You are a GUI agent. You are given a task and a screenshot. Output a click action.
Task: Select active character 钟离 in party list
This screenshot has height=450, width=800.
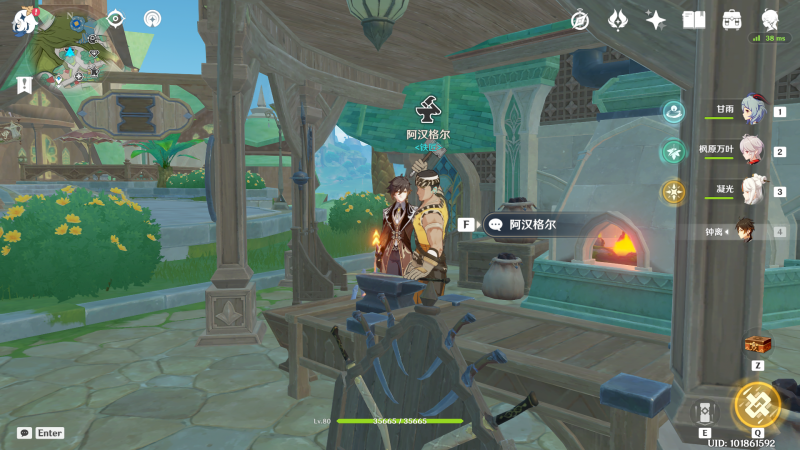[x=747, y=231]
